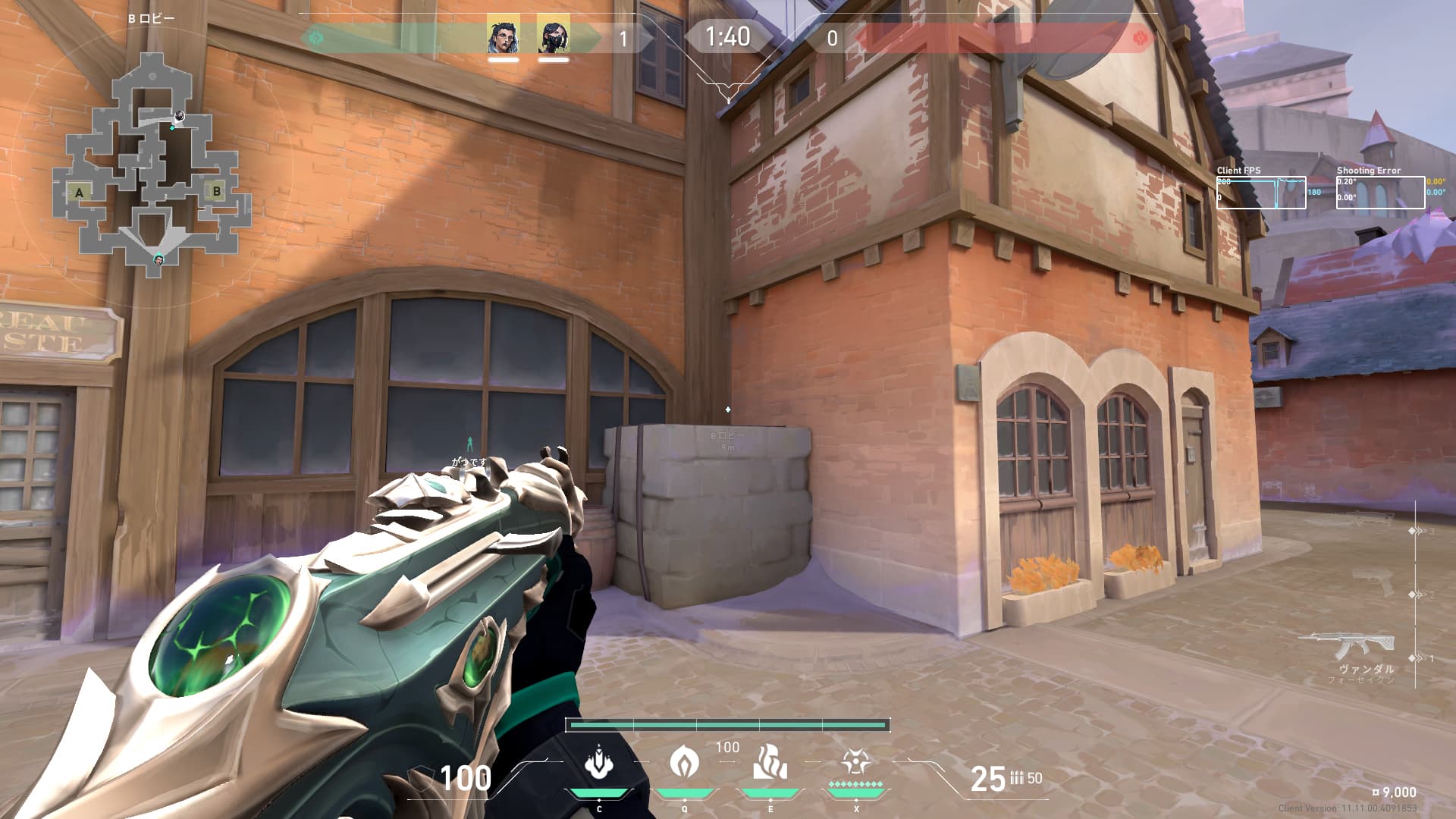
Task: Activate the C ability crystal icon
Action: (599, 762)
